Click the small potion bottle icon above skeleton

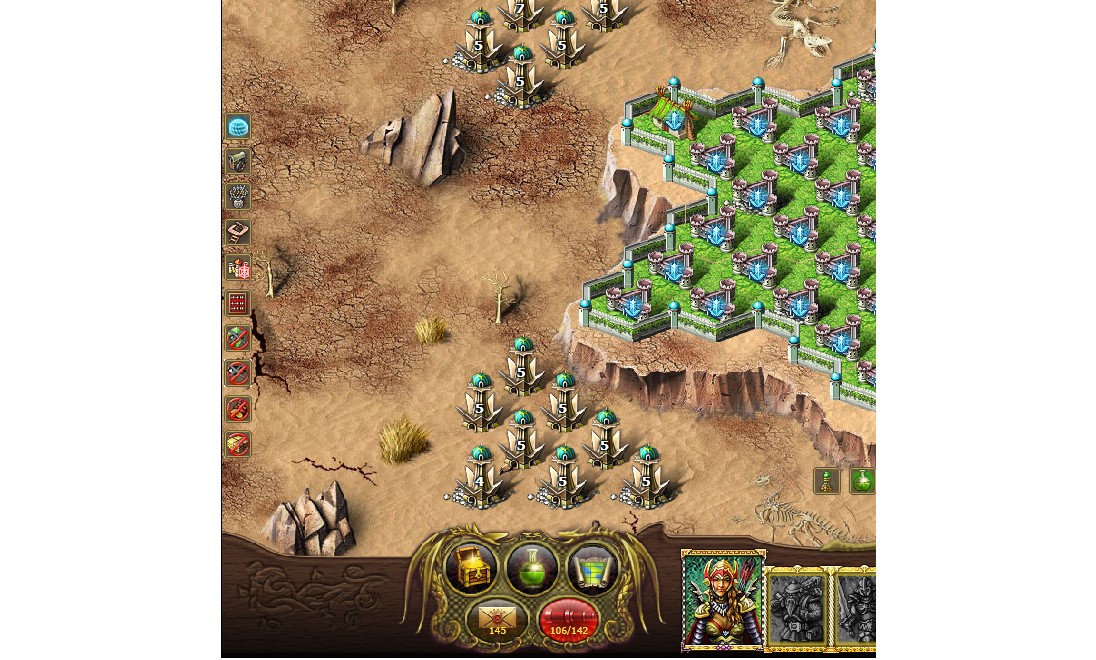pyautogui.click(x=827, y=481)
